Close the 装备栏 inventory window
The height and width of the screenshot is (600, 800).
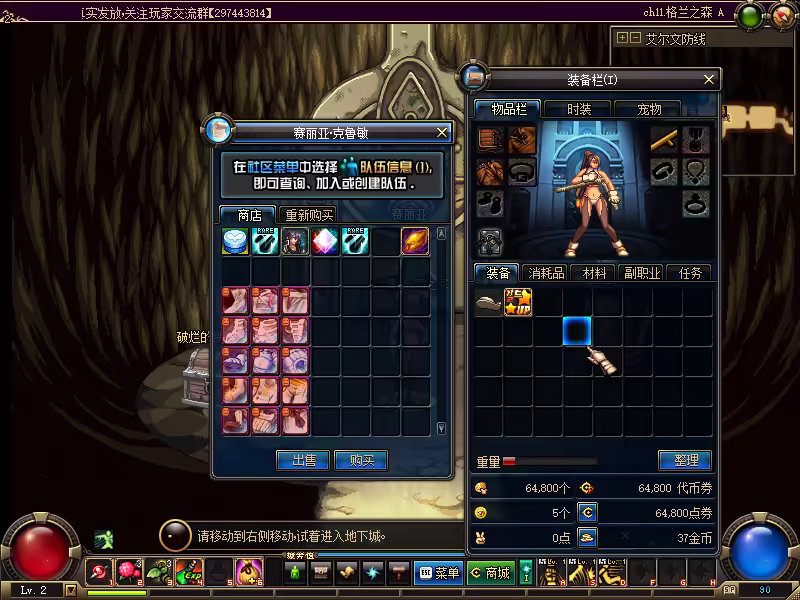[710, 80]
